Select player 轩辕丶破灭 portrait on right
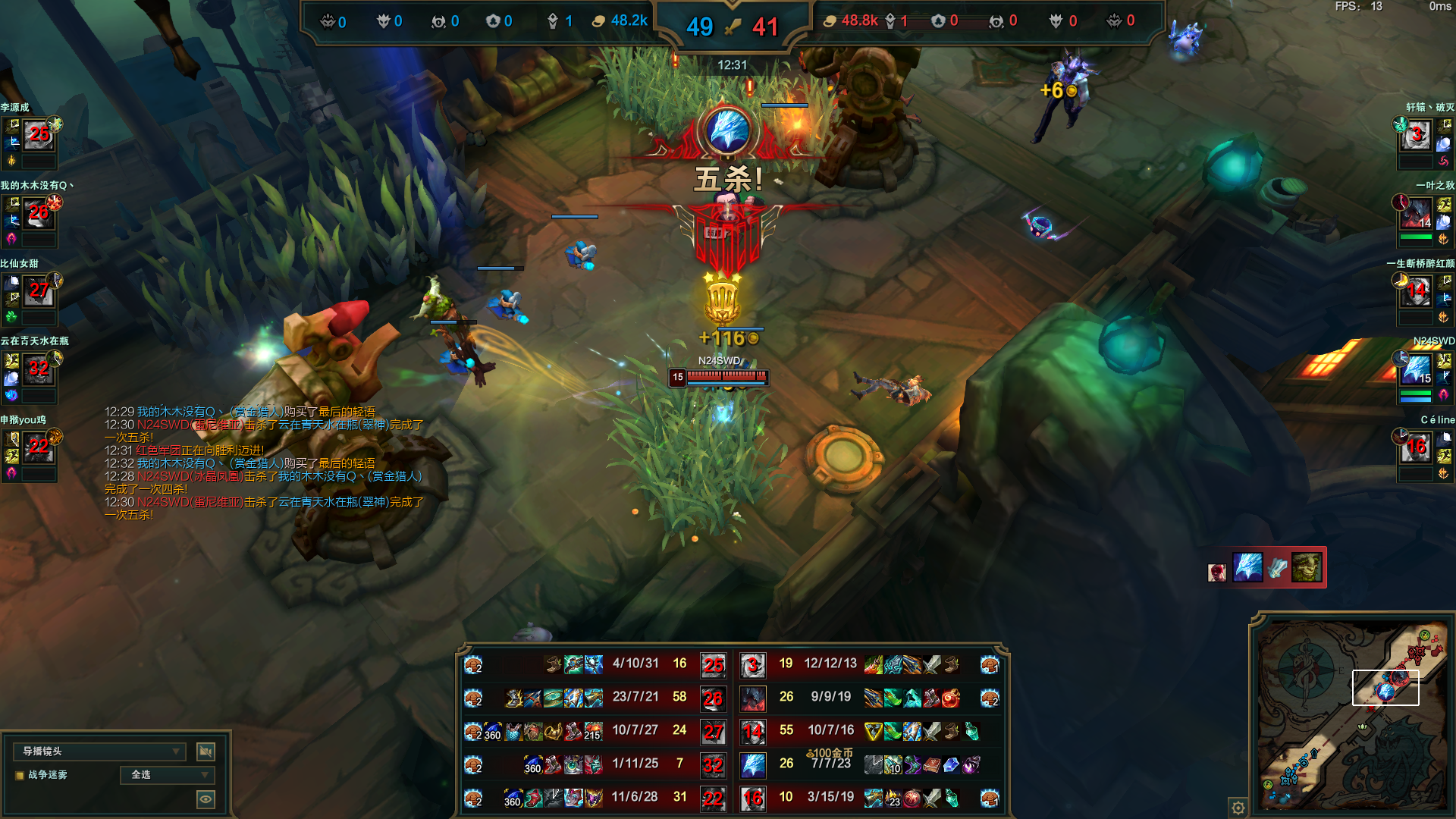Viewport: 1456px width, 819px height. tap(1416, 136)
